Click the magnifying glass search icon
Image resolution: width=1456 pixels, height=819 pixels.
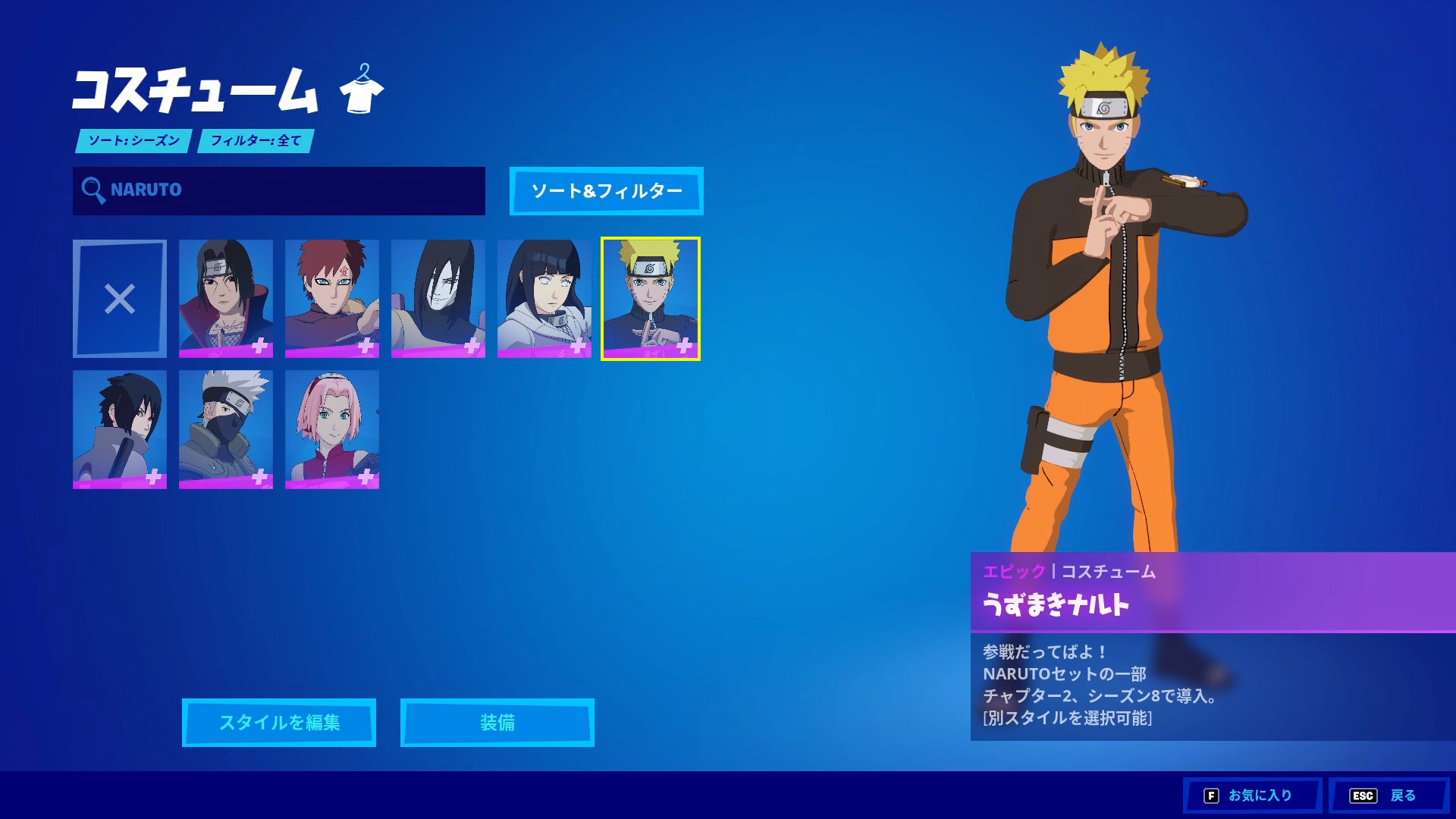coord(94,191)
